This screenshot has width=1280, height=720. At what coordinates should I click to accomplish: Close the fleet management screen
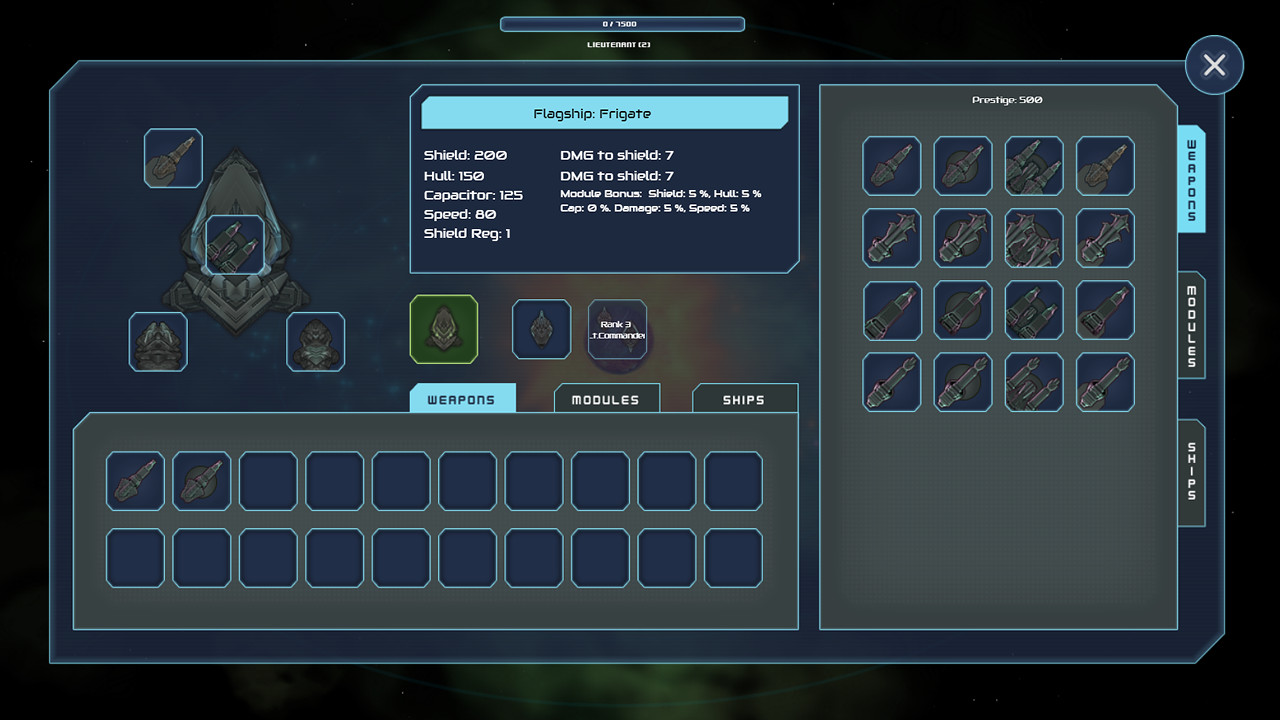tap(1214, 64)
